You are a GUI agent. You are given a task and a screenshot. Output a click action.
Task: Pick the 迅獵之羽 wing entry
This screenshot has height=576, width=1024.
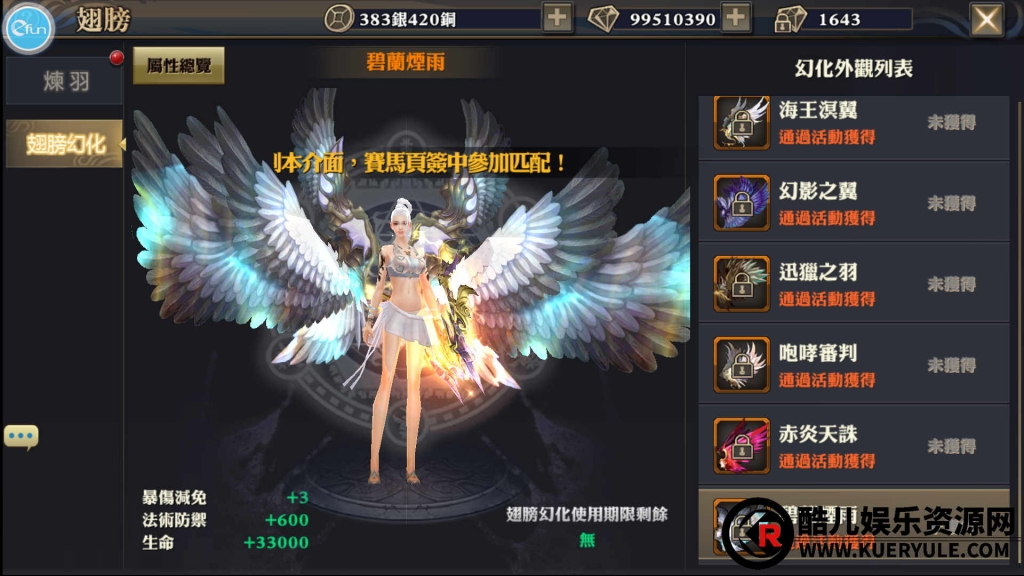[853, 284]
